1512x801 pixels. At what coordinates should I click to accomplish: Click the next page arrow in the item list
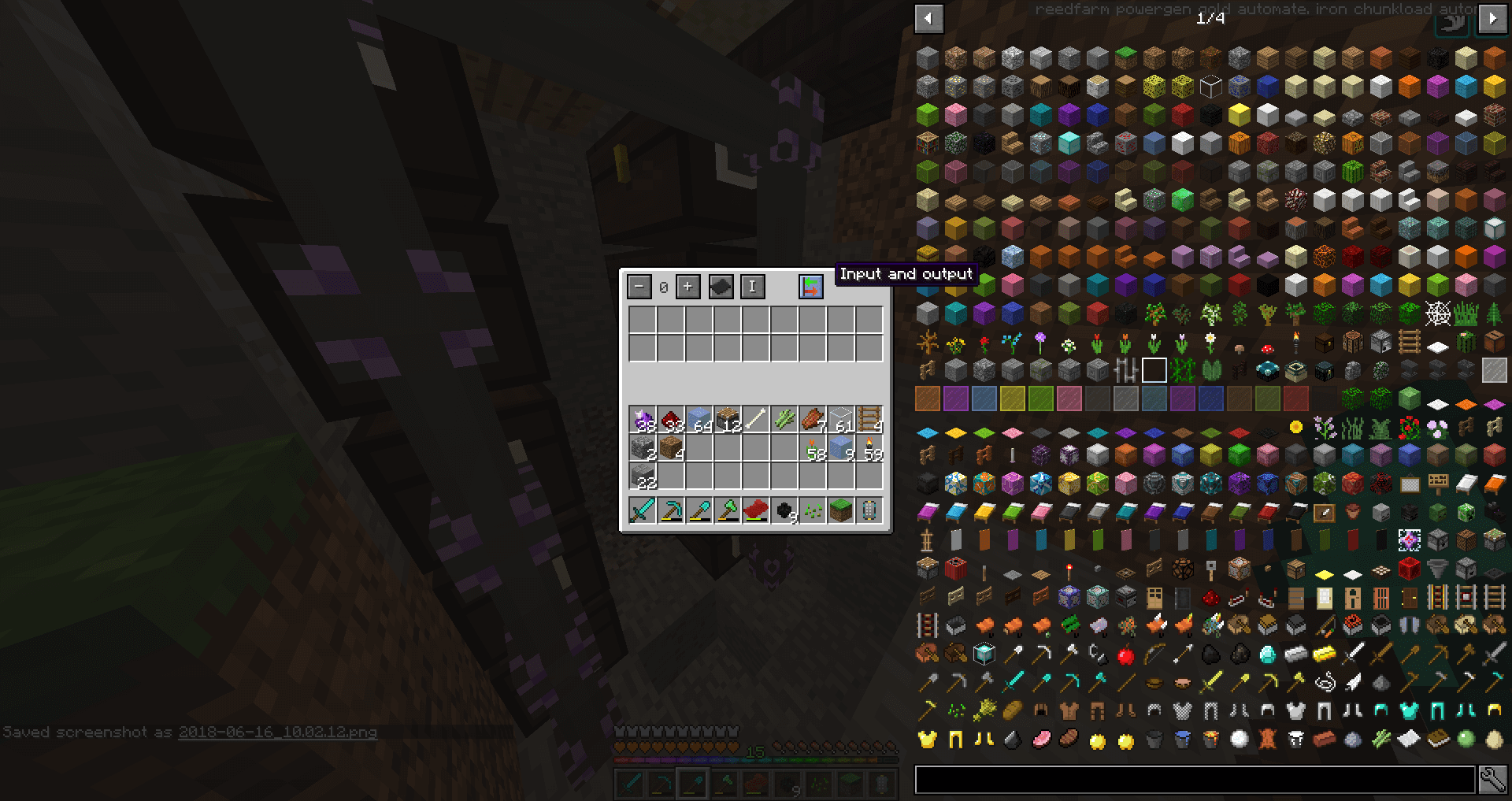(1495, 18)
